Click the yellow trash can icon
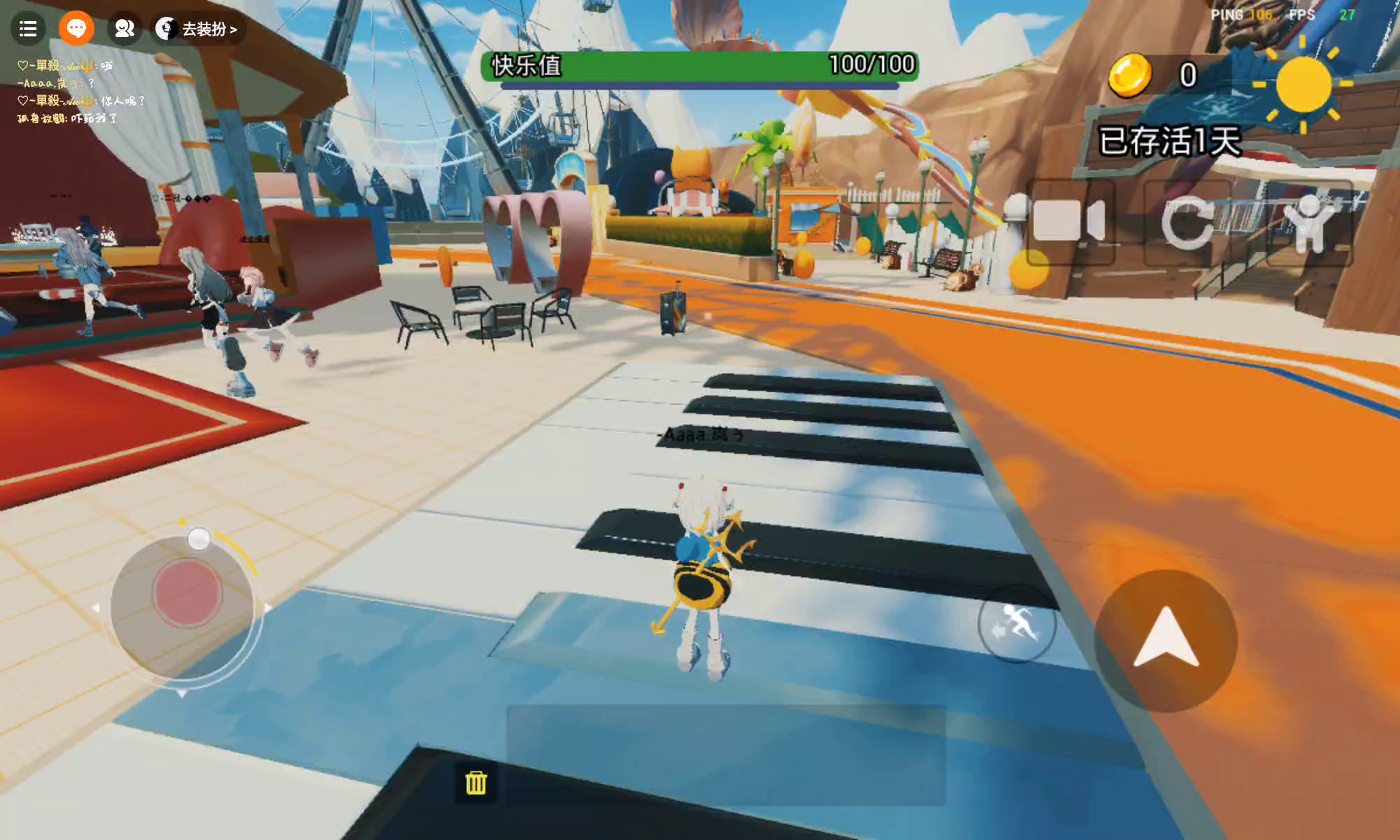1400x840 pixels. click(x=476, y=783)
